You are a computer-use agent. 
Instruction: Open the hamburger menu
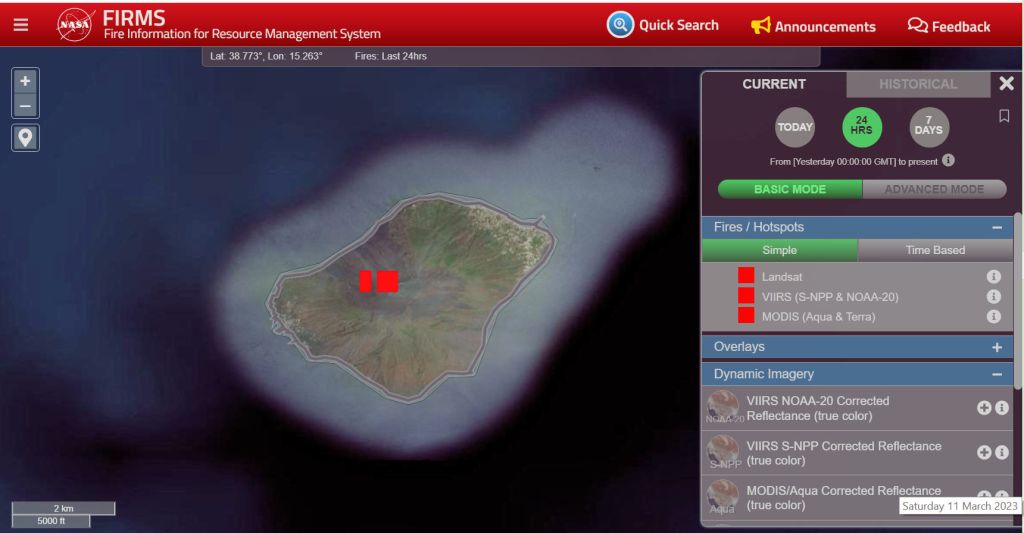click(21, 26)
